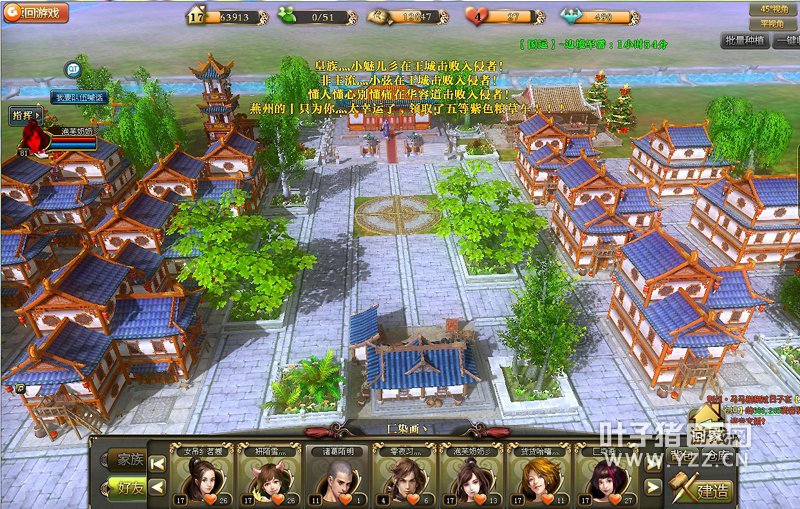This screenshot has width=800, height=509.
Task: Select friend 货货啪嘛's orange-haired portrait
Action: [x=537, y=481]
